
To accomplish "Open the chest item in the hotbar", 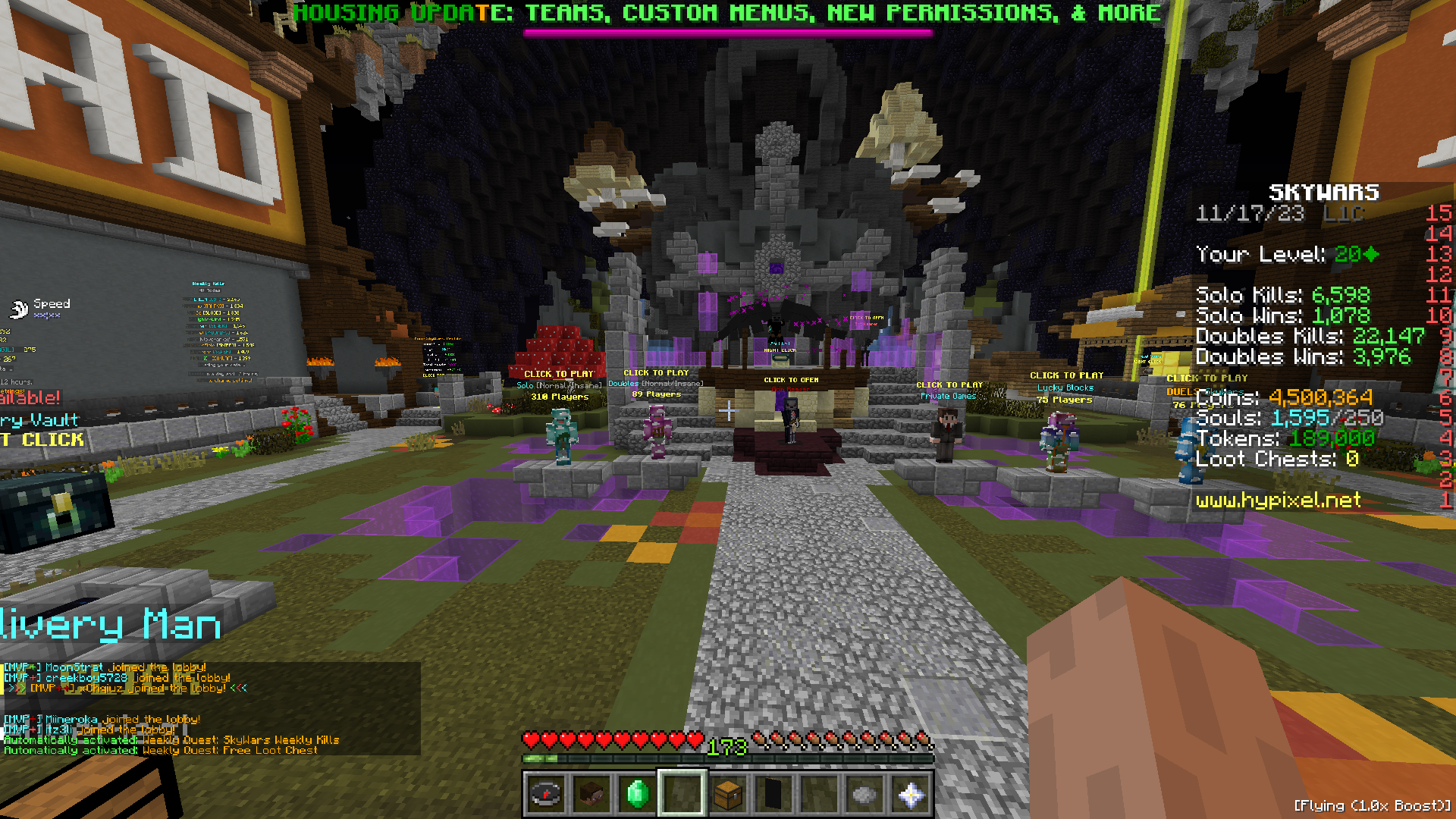I will (x=728, y=793).
